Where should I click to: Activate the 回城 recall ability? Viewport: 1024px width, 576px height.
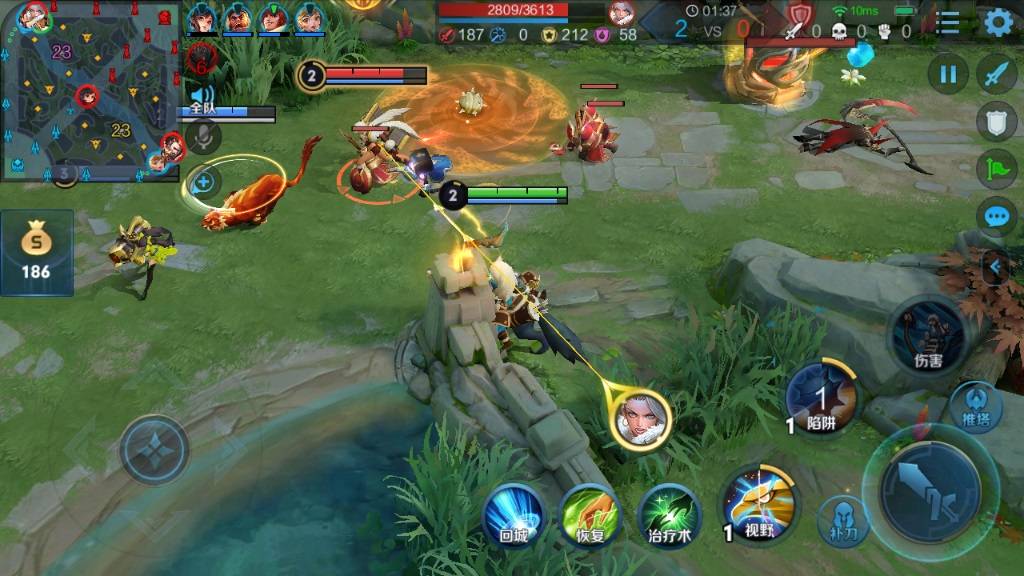coord(513,513)
